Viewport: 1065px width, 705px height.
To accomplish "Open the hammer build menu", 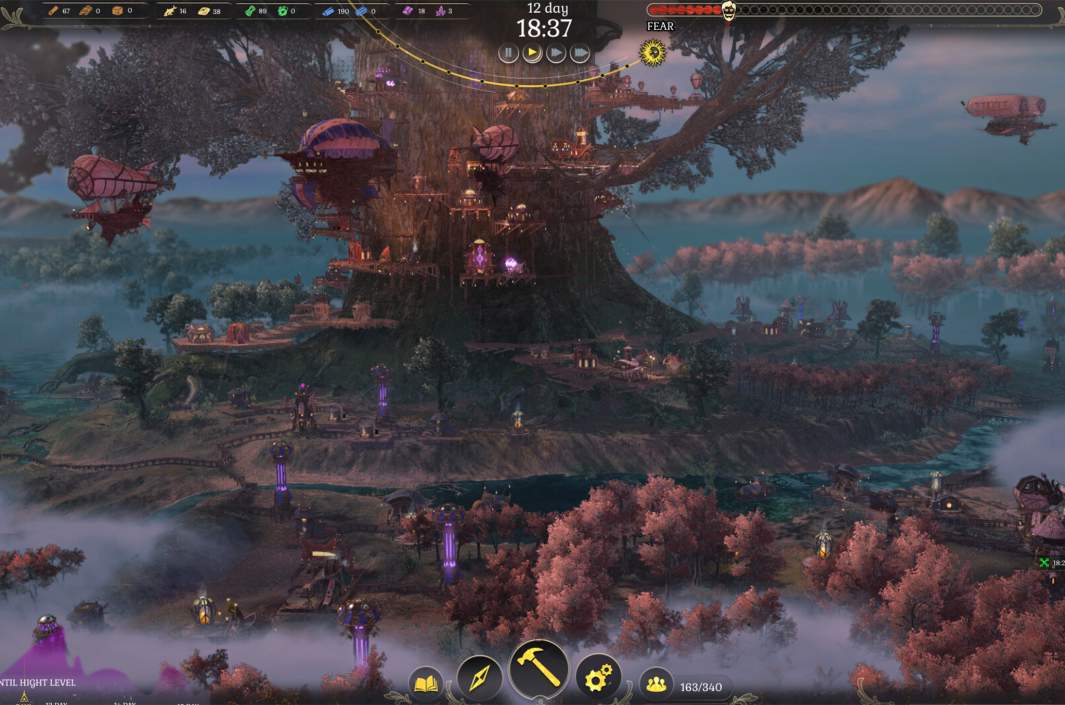I will coord(539,669).
